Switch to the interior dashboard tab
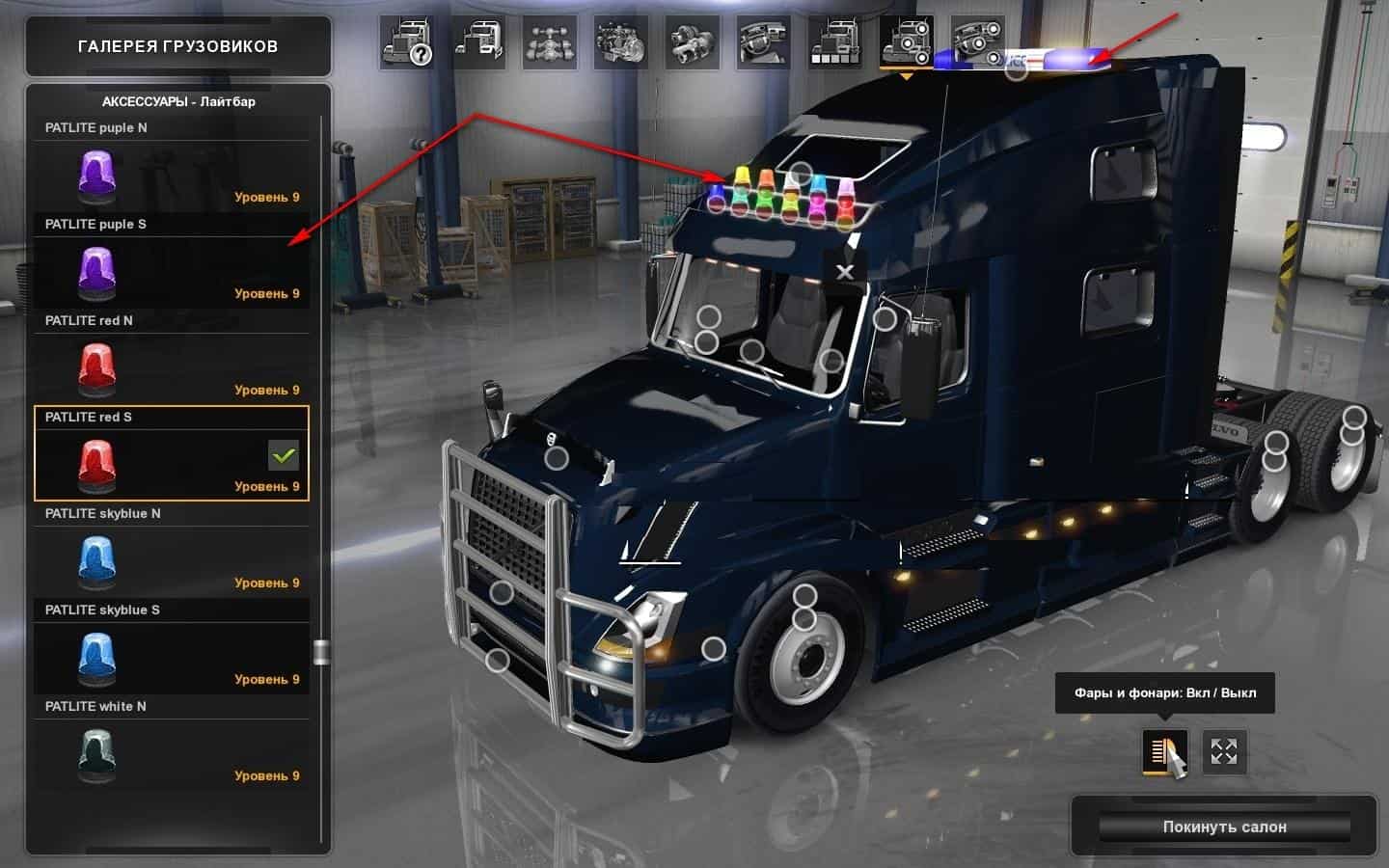 pyautogui.click(x=764, y=42)
